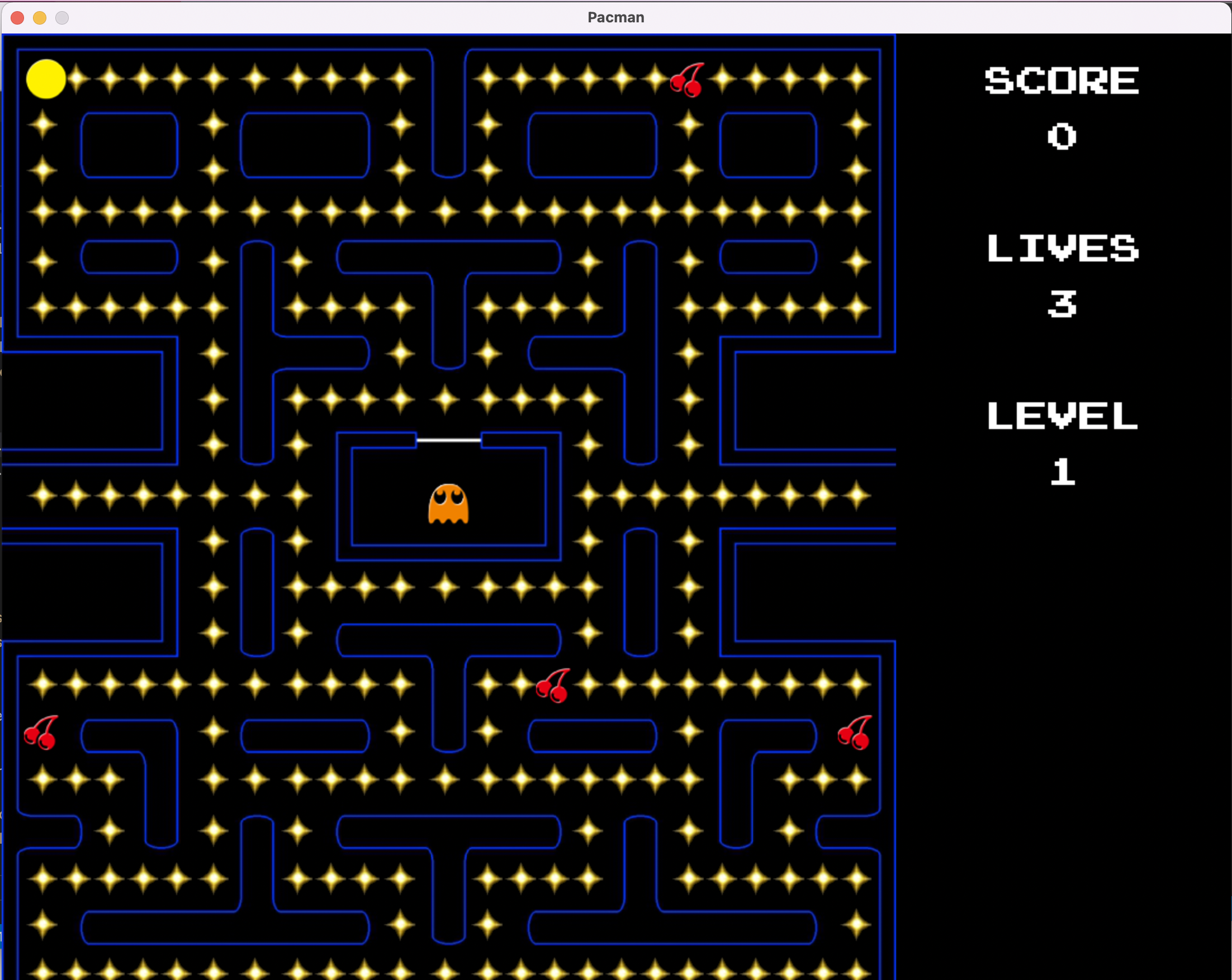The height and width of the screenshot is (980, 1232).
Task: Click the Pacman window title
Action: tap(615, 18)
